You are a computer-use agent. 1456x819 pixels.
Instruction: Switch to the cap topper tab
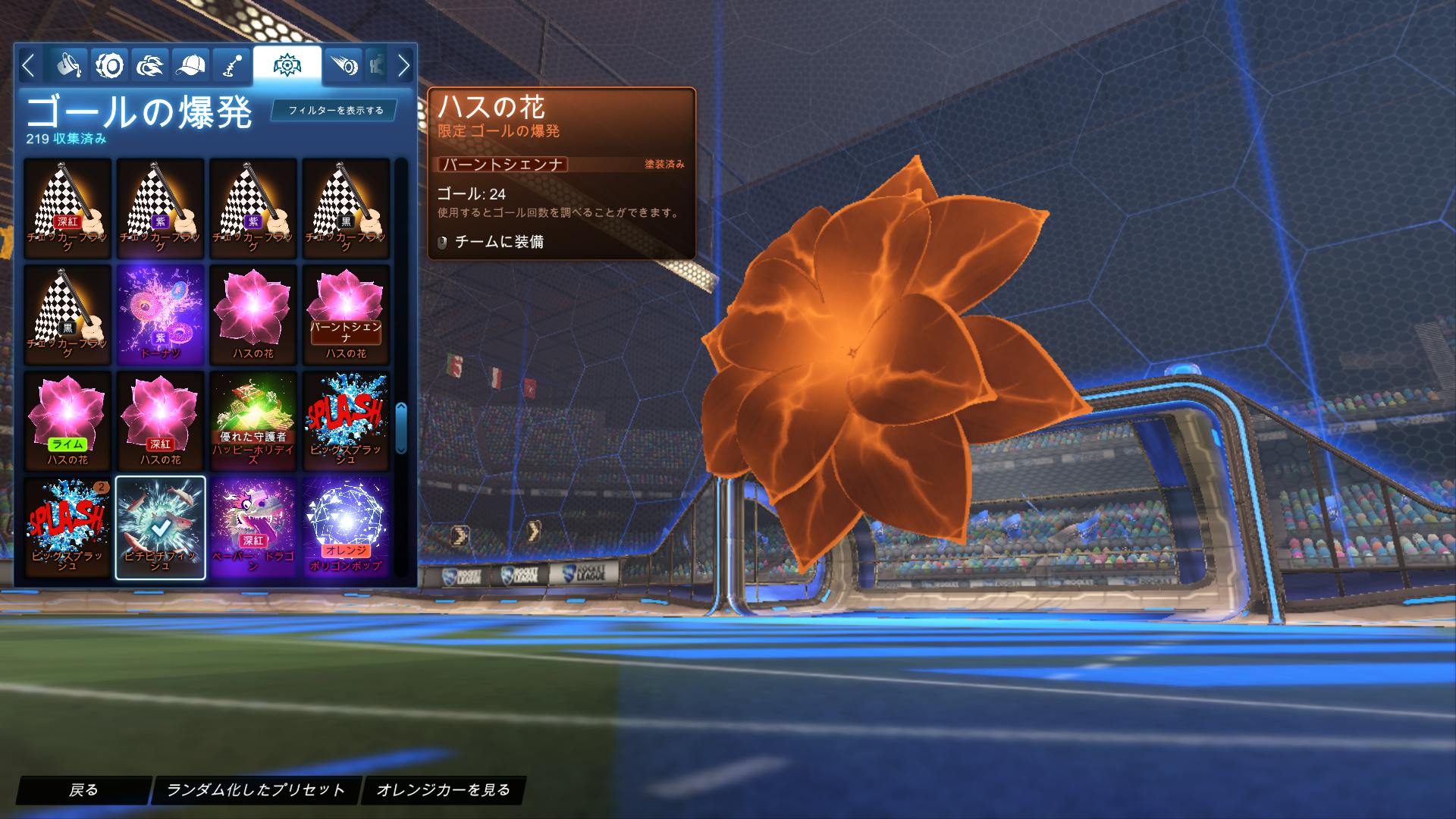point(191,66)
